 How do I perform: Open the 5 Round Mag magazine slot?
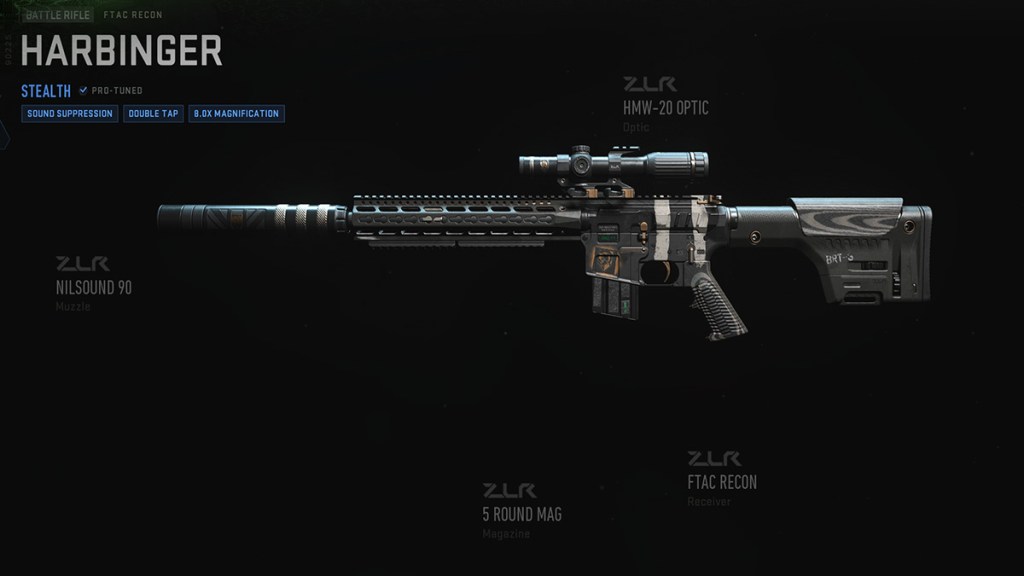click(521, 514)
